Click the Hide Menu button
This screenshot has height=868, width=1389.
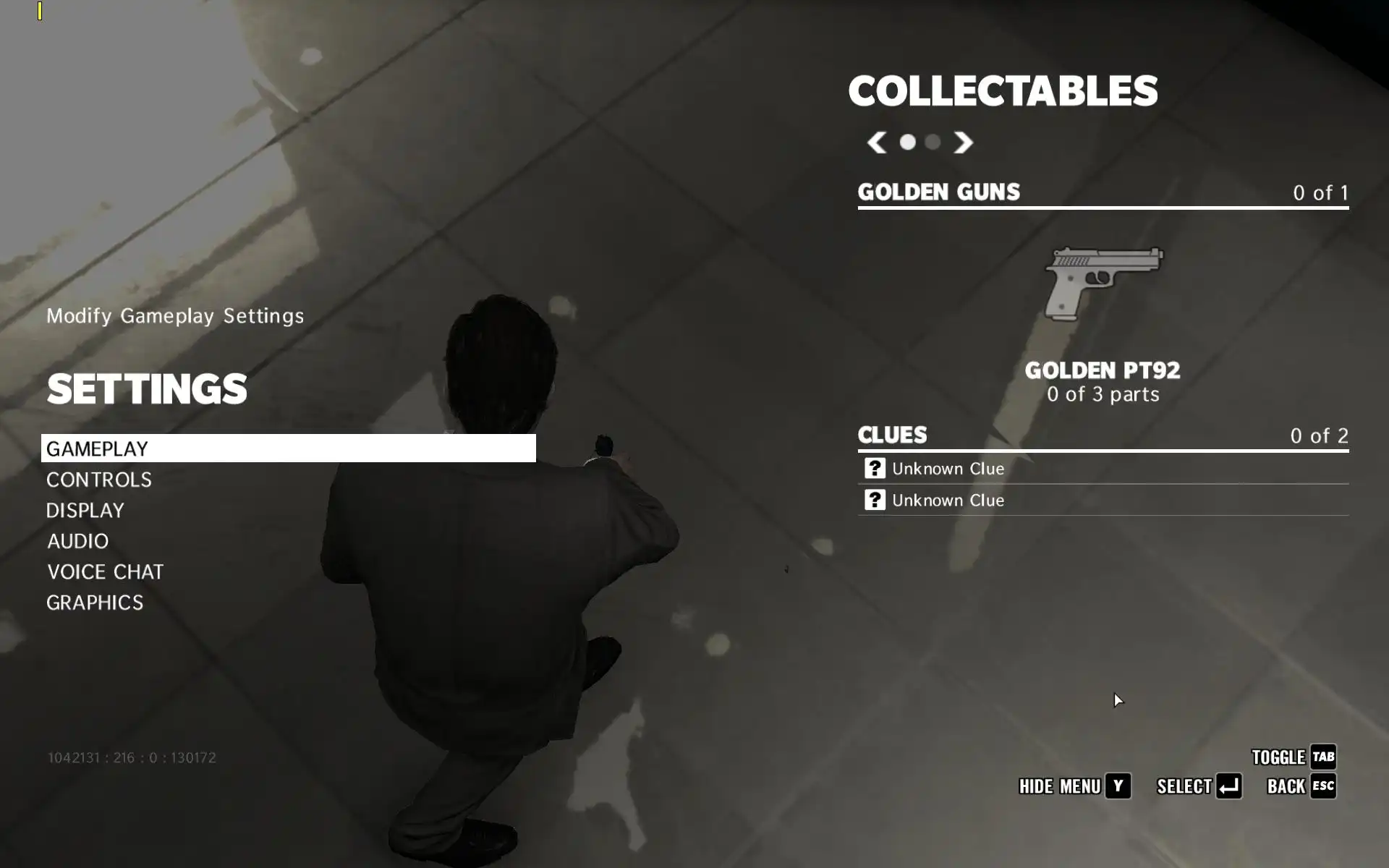point(1074,786)
